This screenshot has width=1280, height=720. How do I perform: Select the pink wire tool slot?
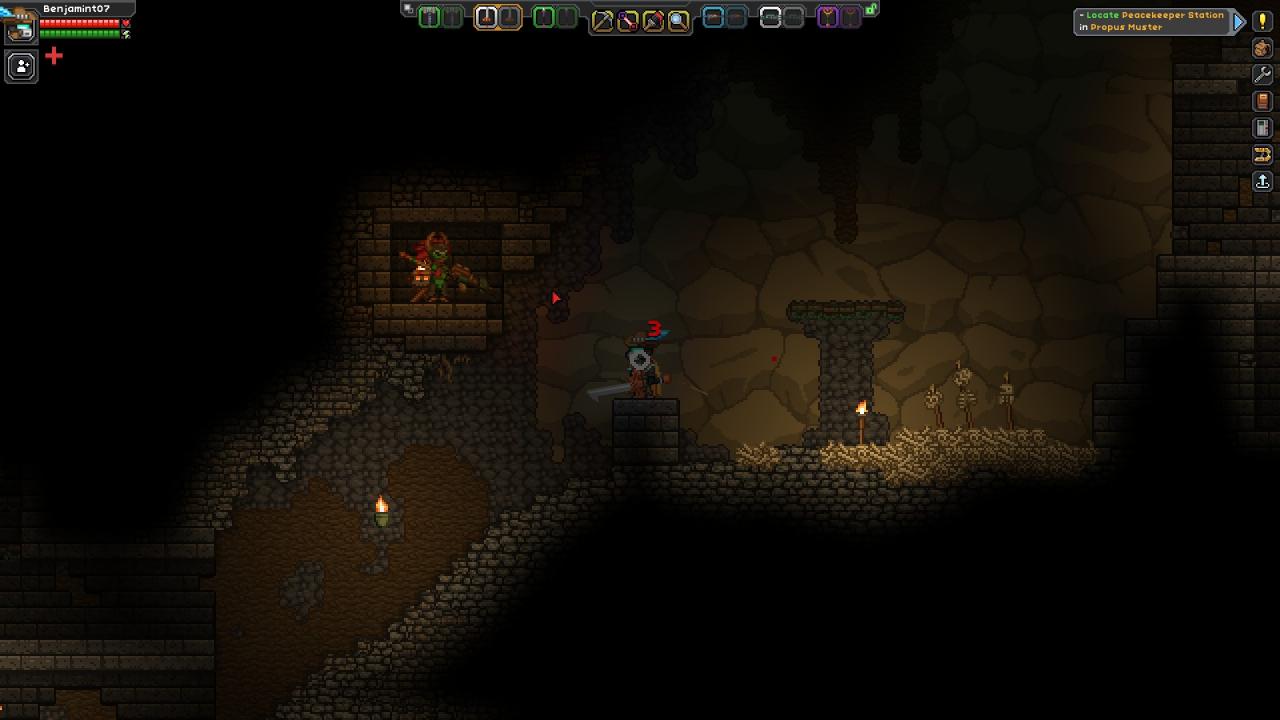(x=627, y=20)
